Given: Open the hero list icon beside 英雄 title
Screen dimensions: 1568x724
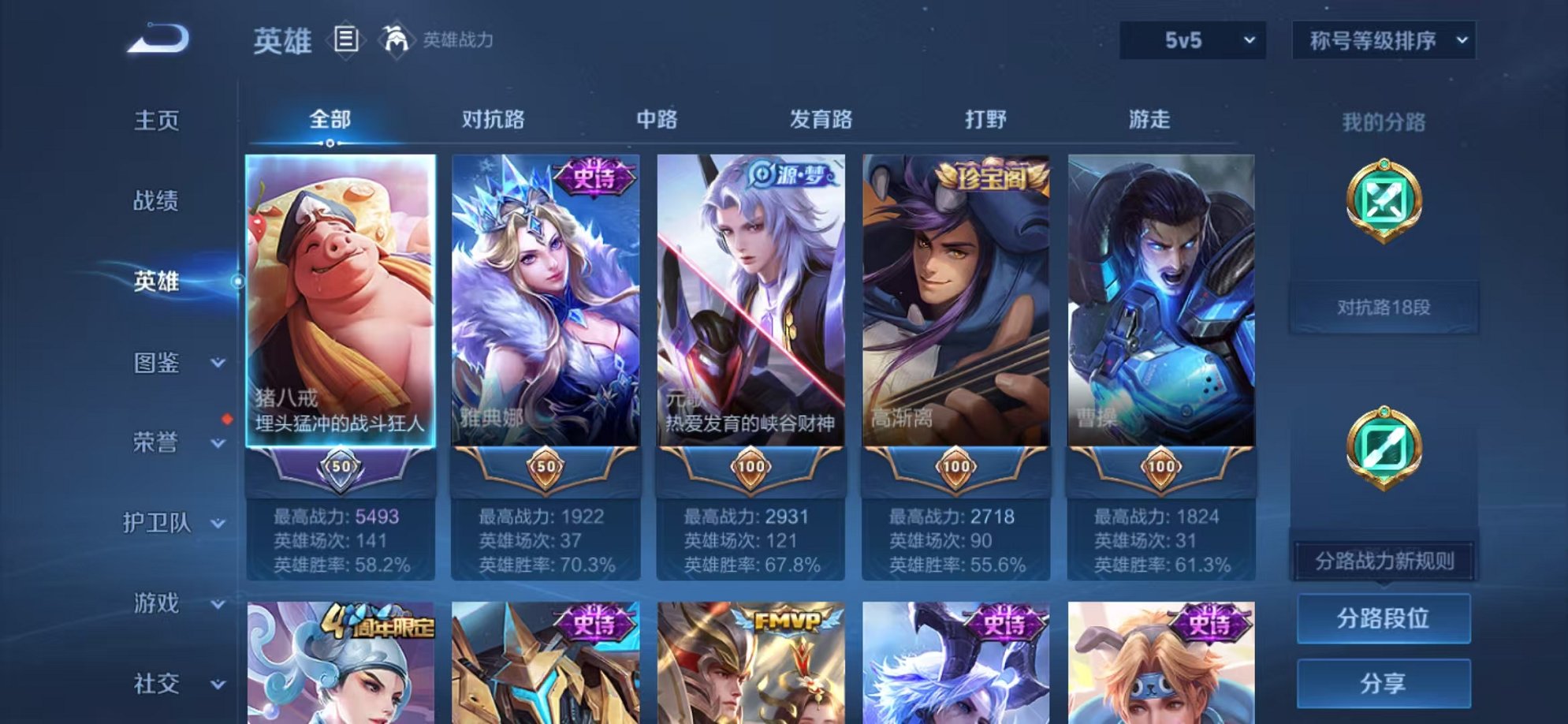Looking at the screenshot, I should [346, 37].
